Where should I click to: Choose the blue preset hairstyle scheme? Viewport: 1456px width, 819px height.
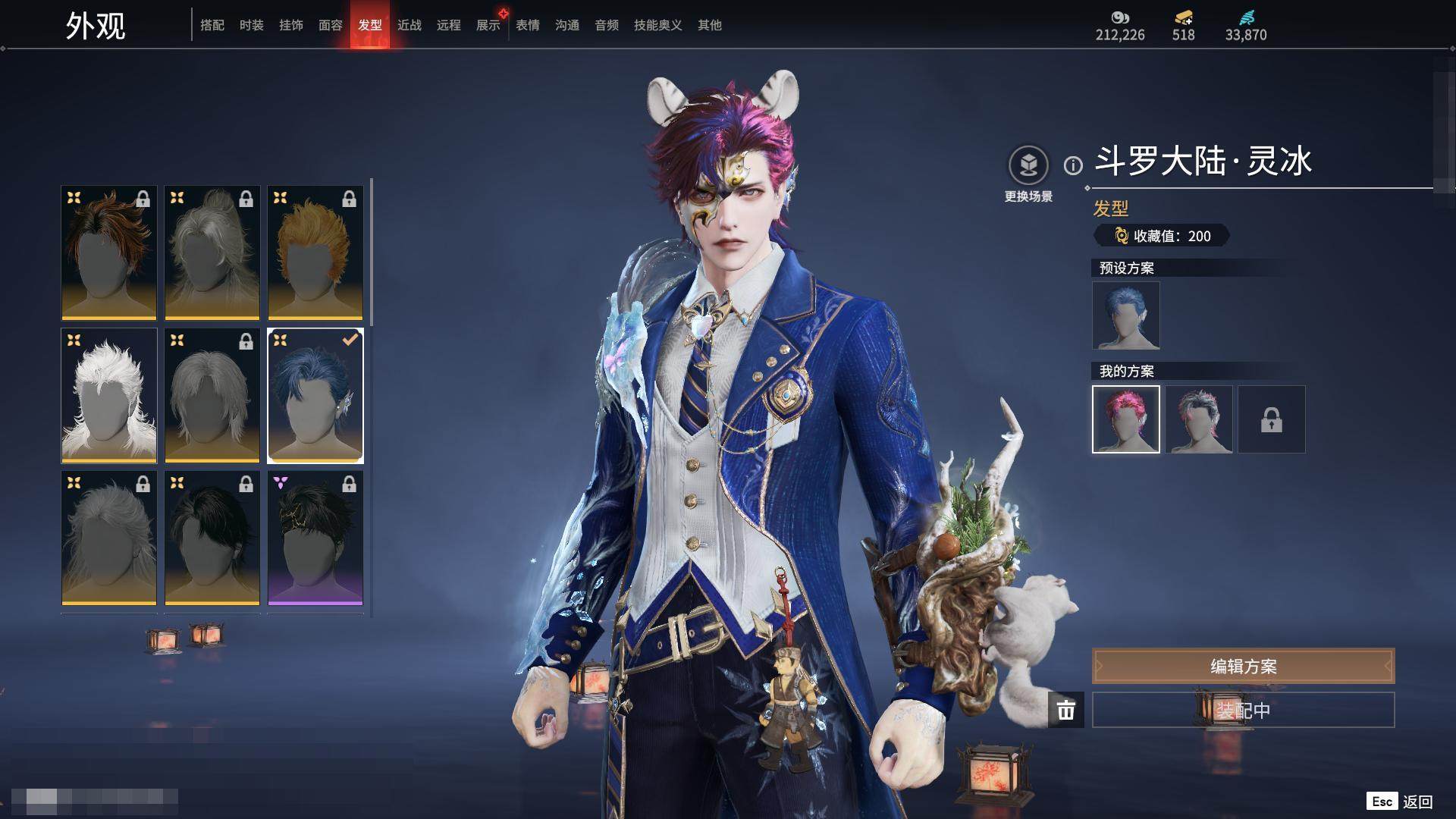[1125, 315]
